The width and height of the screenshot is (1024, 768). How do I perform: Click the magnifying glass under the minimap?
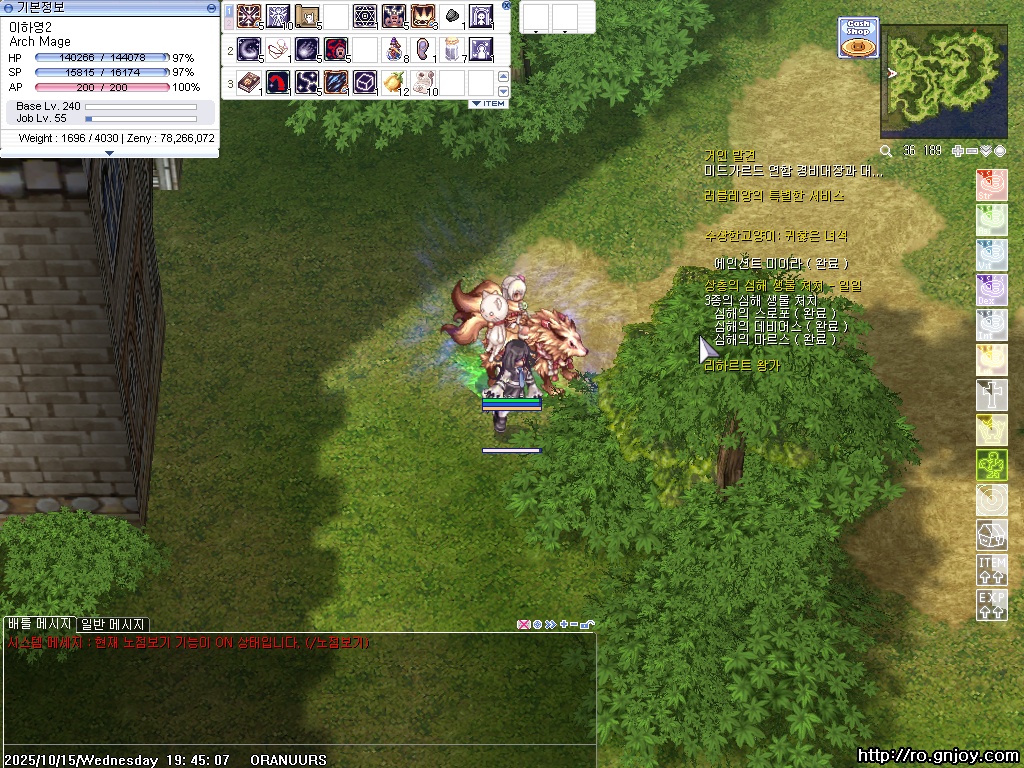coord(886,151)
